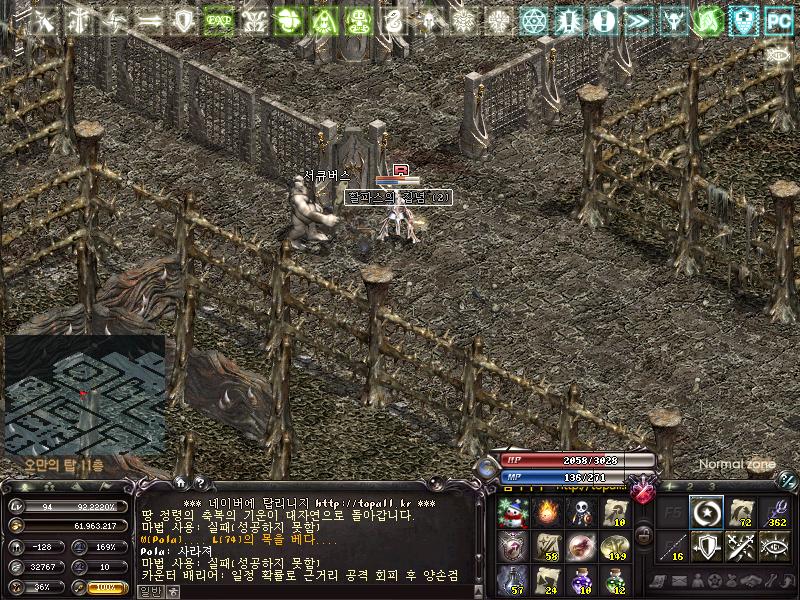Switch to hotbar page 3
This screenshot has width=800, height=600.
[x=711, y=486]
